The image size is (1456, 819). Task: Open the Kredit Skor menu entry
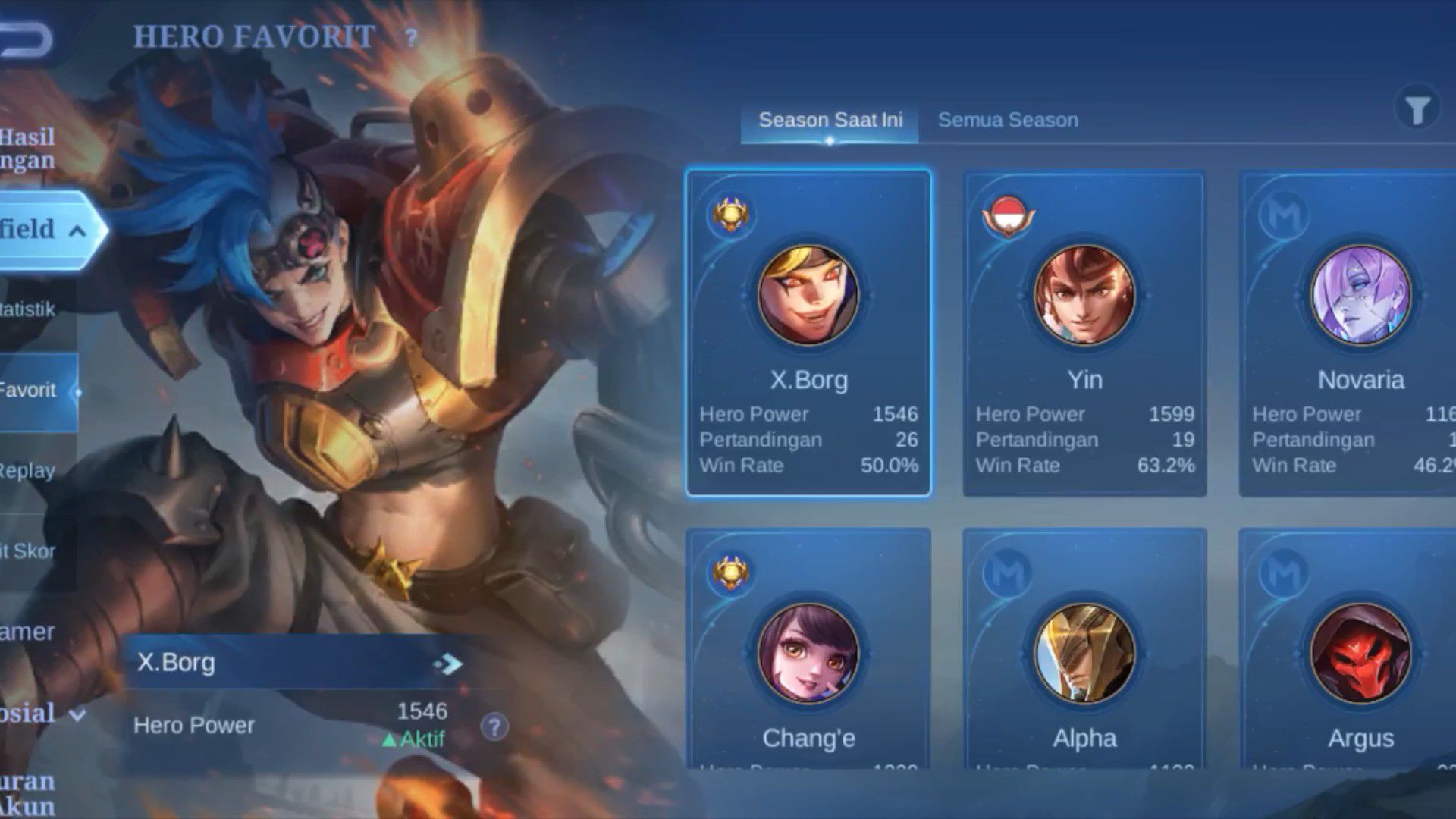29,551
